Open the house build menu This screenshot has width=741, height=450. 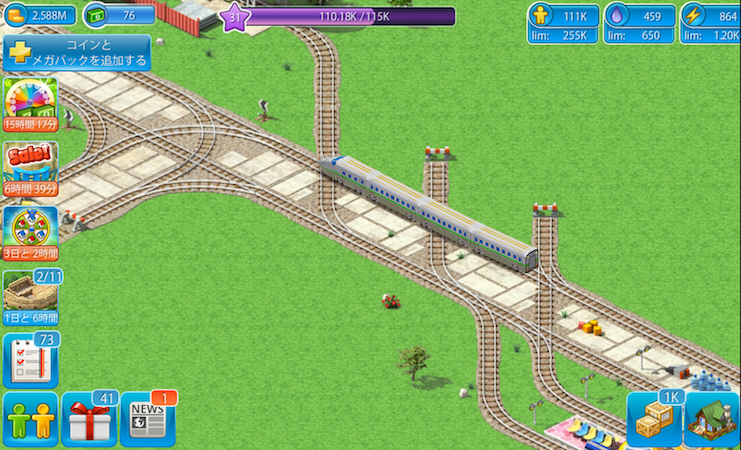coord(711,419)
